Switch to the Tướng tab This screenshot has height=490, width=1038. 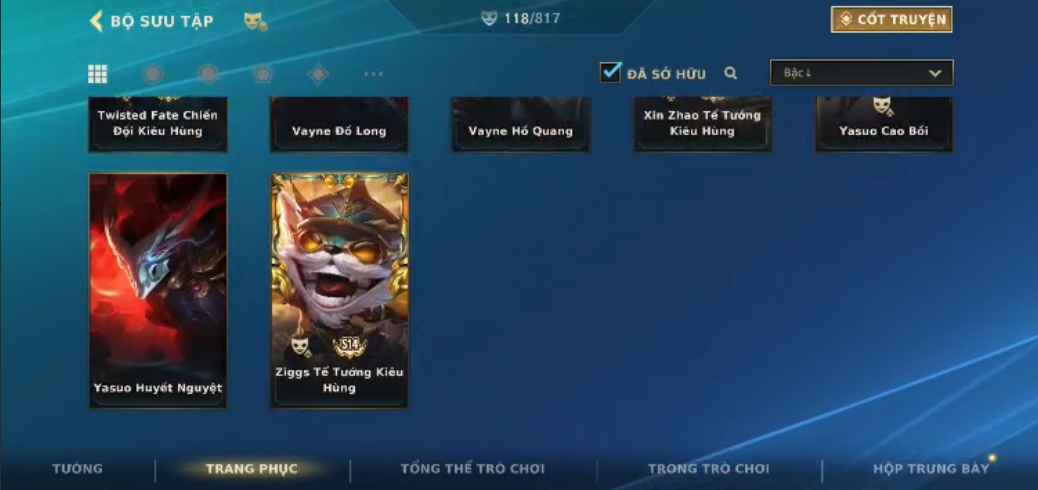point(77,469)
